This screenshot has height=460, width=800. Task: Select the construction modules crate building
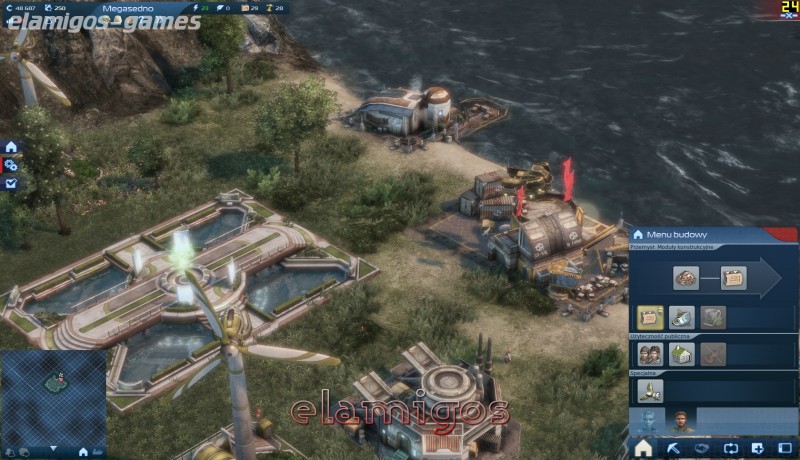tap(652, 318)
